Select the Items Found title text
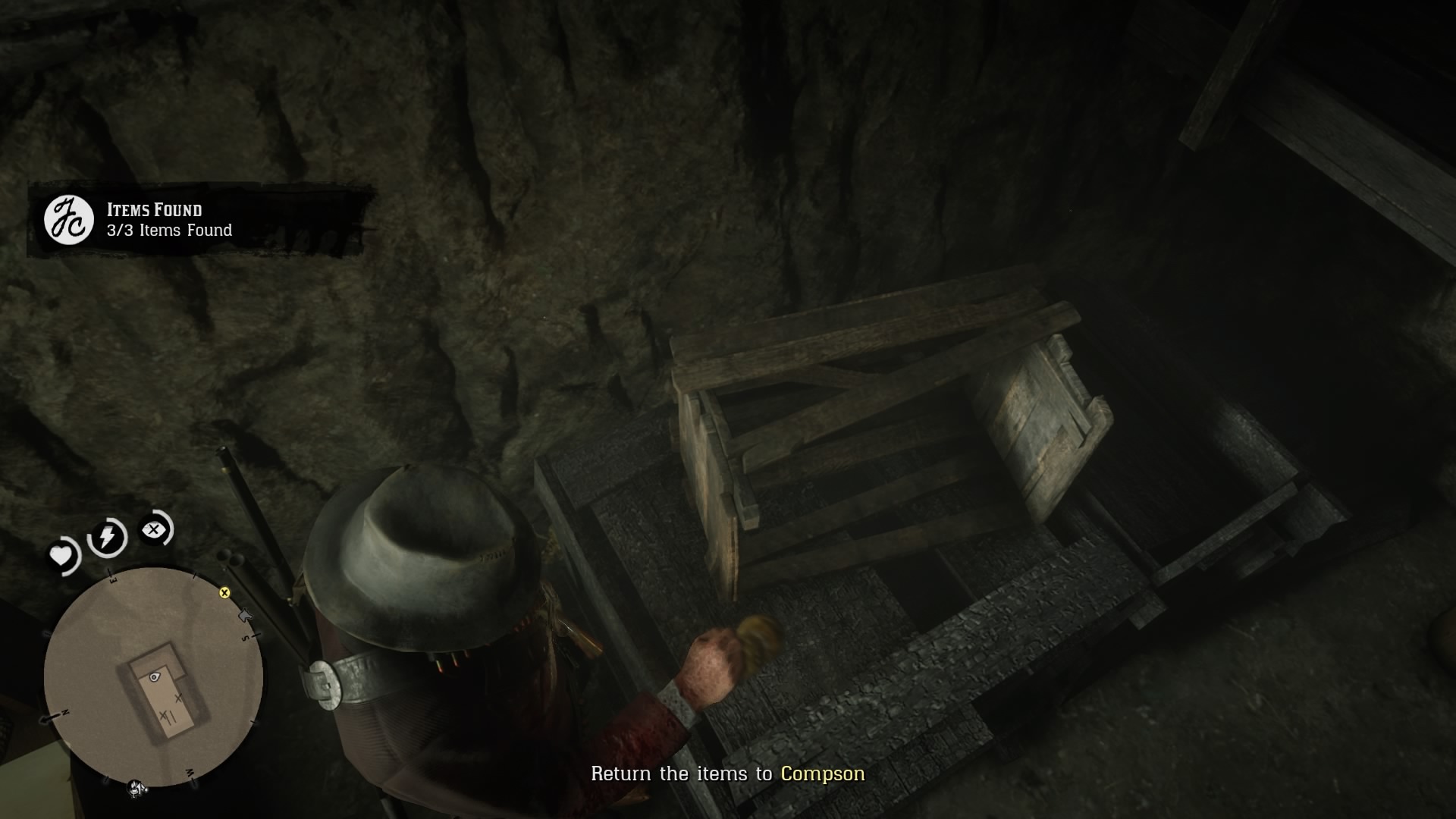 point(155,211)
